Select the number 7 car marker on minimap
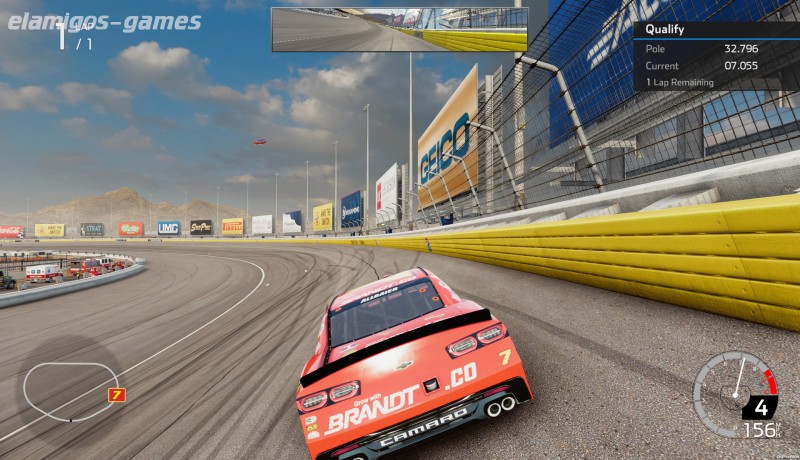Screen dimensions: 800x460 116,395
